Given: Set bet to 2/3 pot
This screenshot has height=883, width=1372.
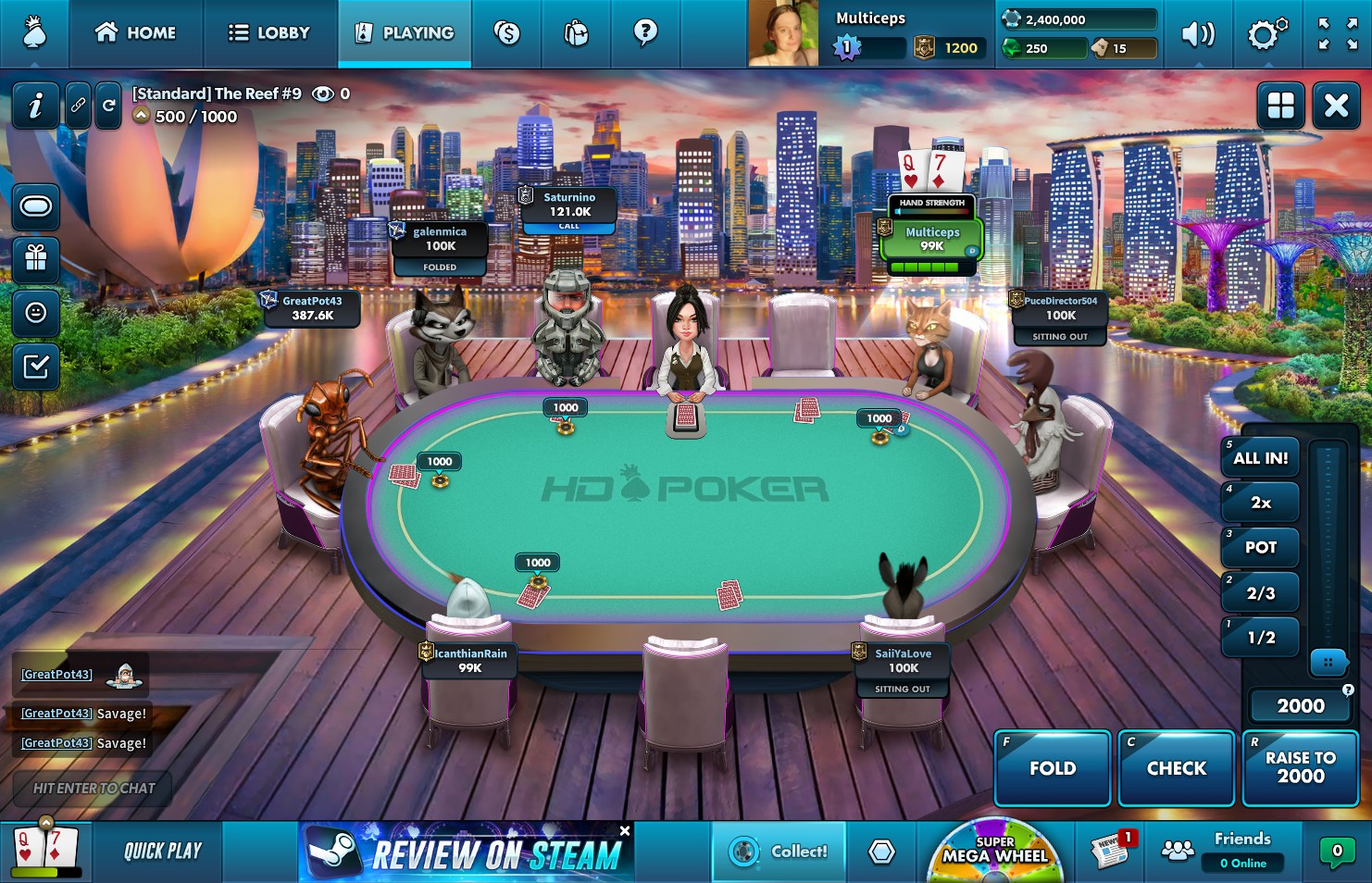Looking at the screenshot, I should [x=1260, y=593].
